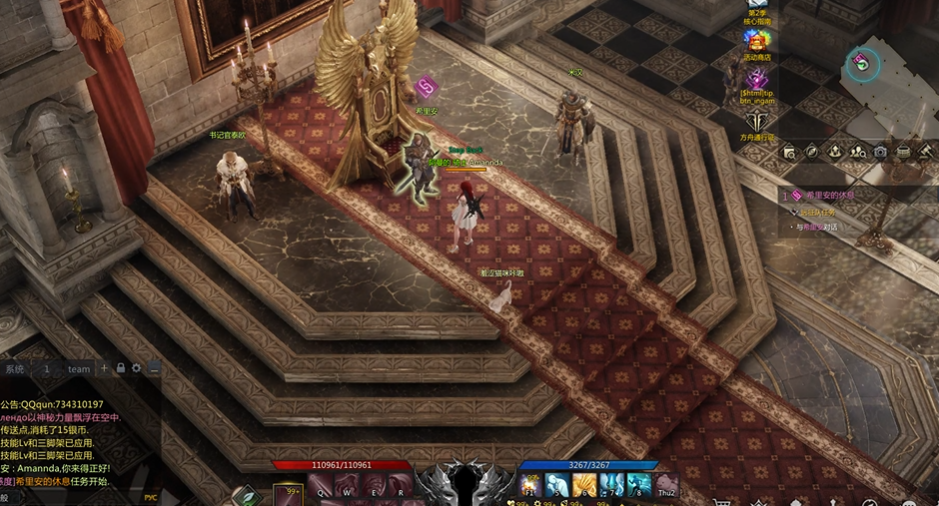The height and width of the screenshot is (506, 939).
Task: Click the compass icon below the minimap
Action: click(x=812, y=152)
